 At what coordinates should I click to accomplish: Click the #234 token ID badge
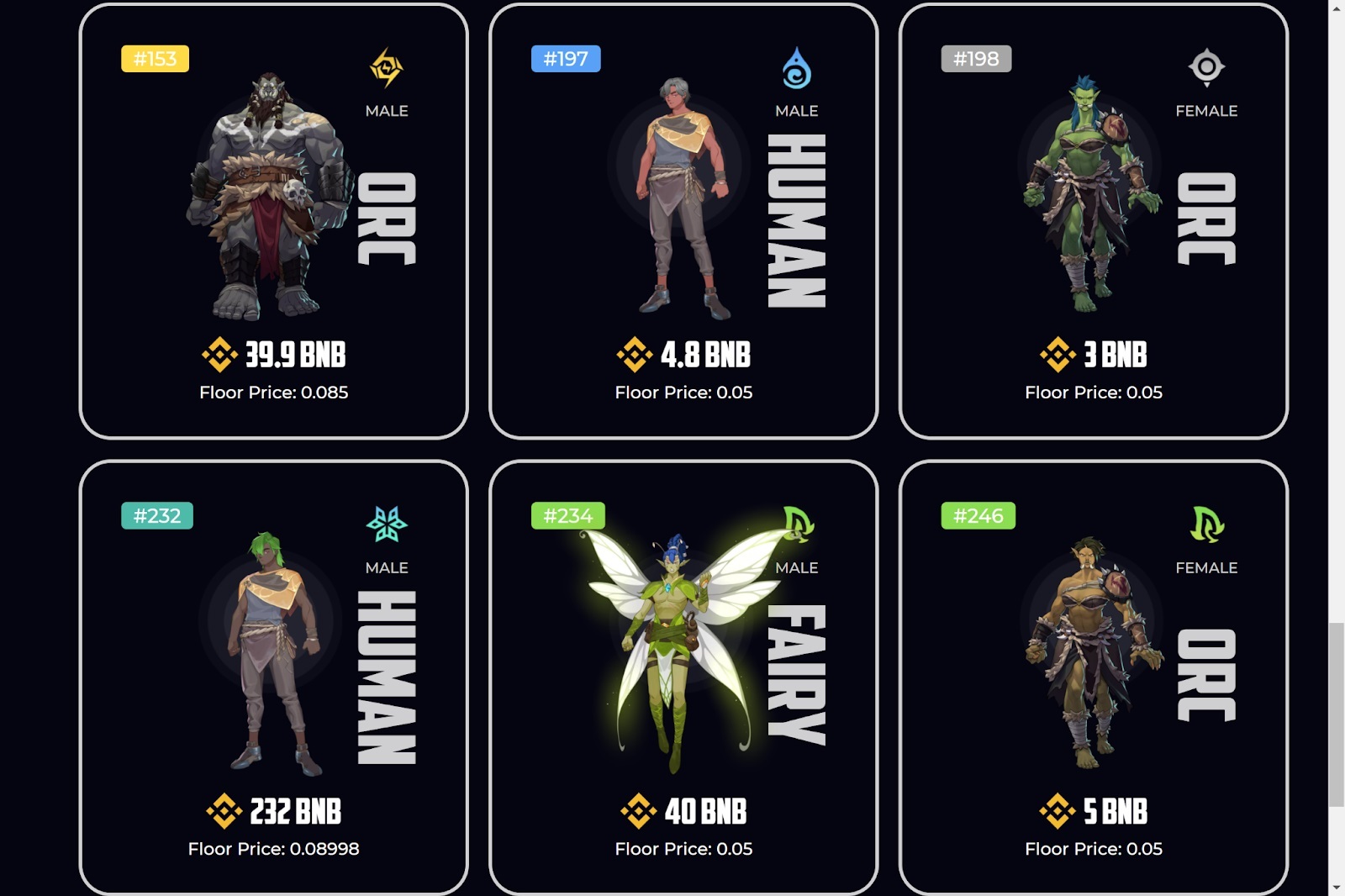click(x=568, y=516)
